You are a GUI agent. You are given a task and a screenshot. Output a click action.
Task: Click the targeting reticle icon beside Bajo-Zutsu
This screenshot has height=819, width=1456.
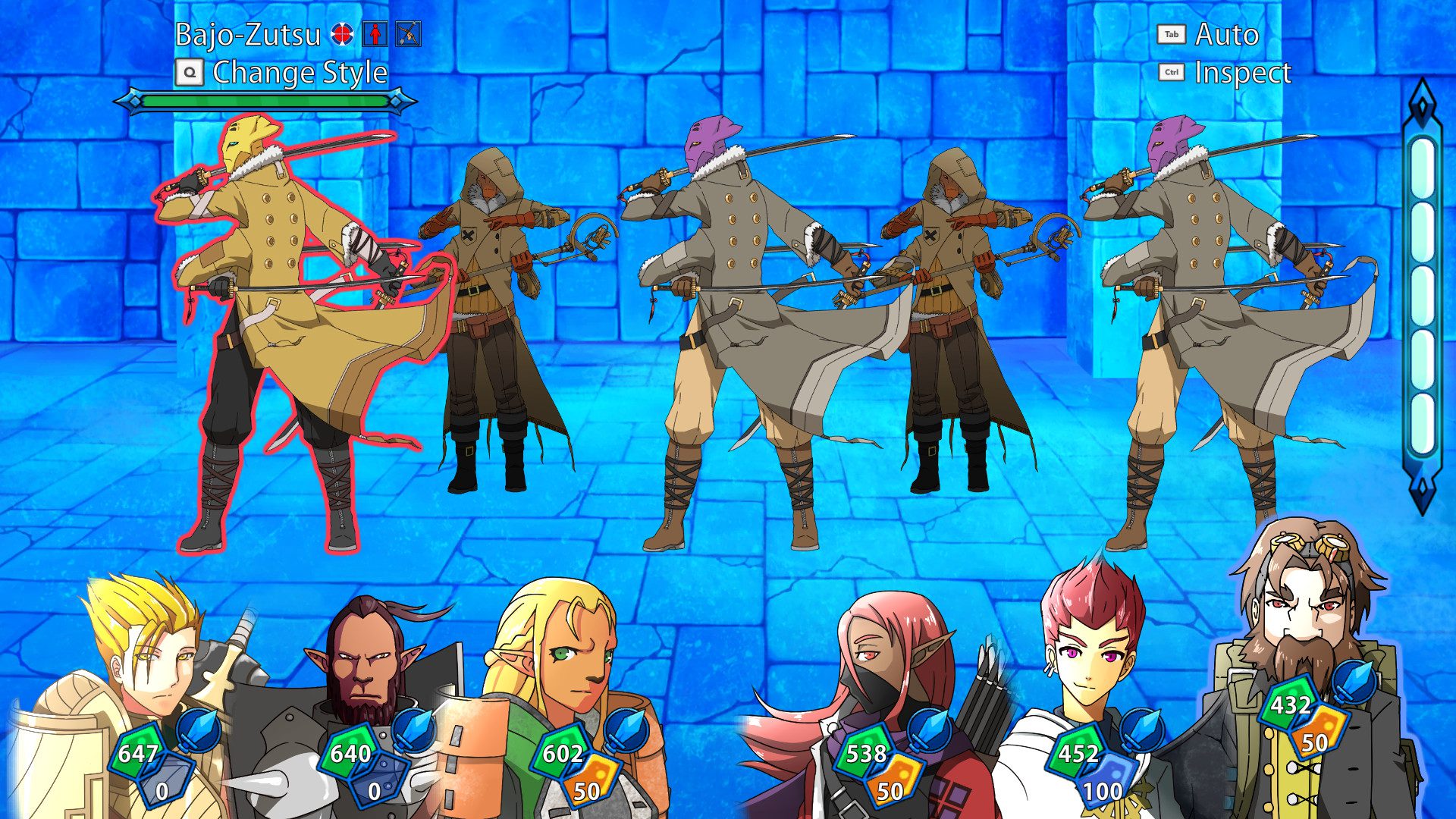click(x=344, y=33)
